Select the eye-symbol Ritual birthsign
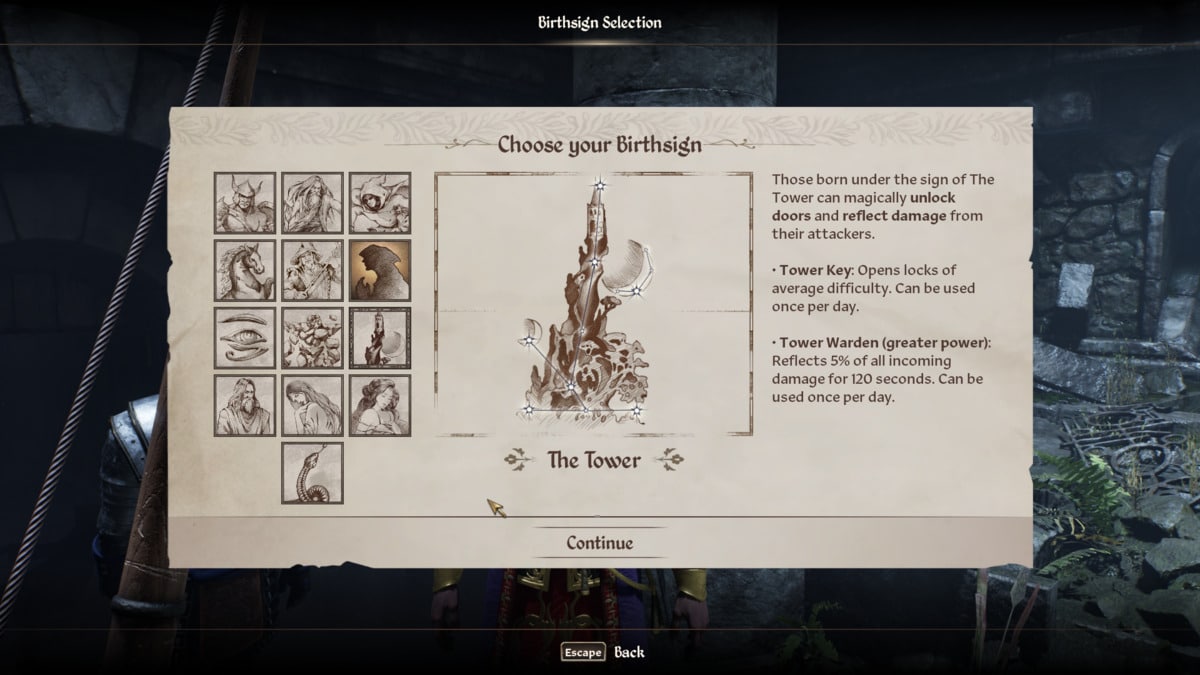Viewport: 1200px width, 675px height. 245,338
